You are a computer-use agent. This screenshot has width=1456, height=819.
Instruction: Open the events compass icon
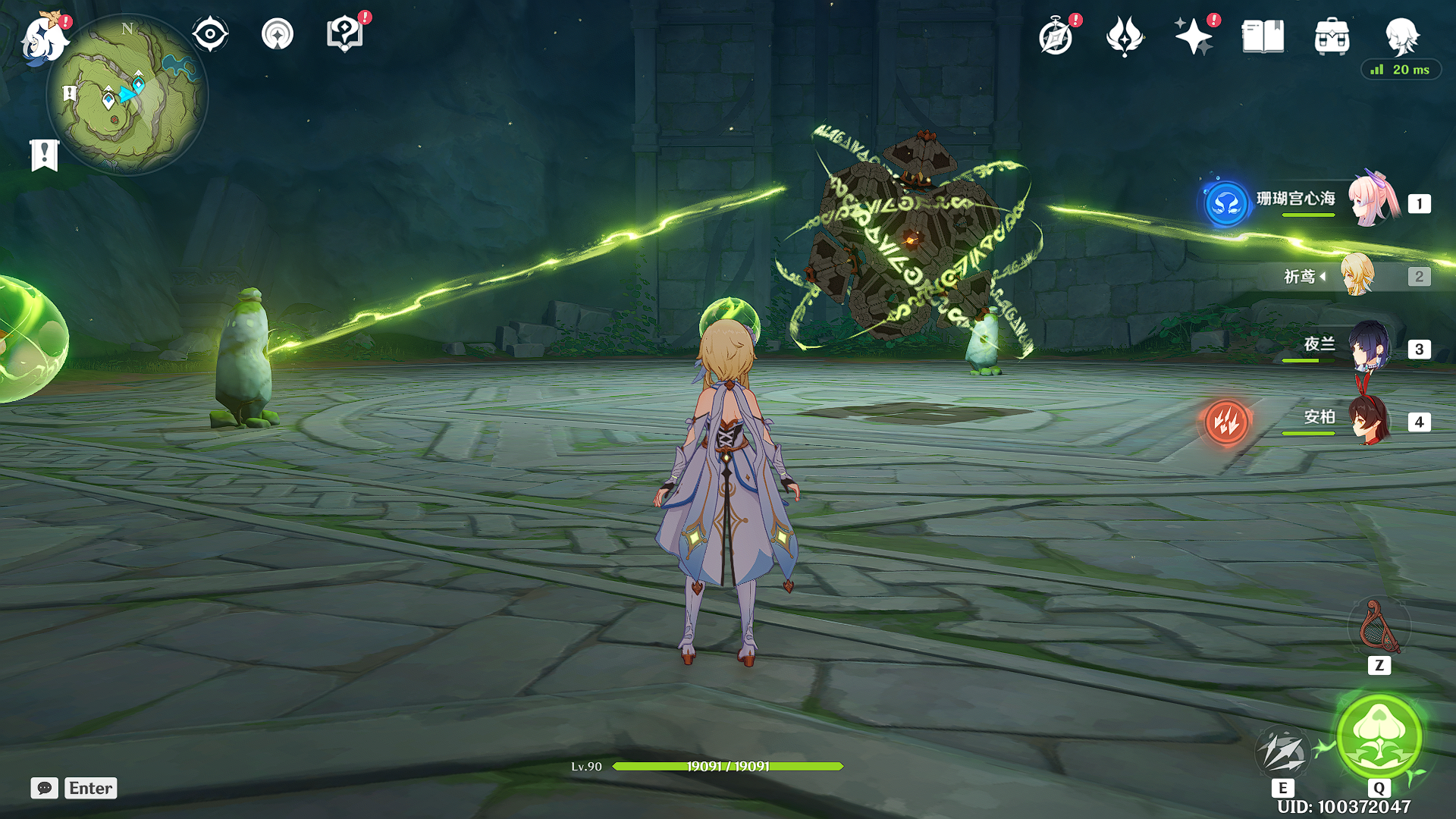pos(1056,36)
